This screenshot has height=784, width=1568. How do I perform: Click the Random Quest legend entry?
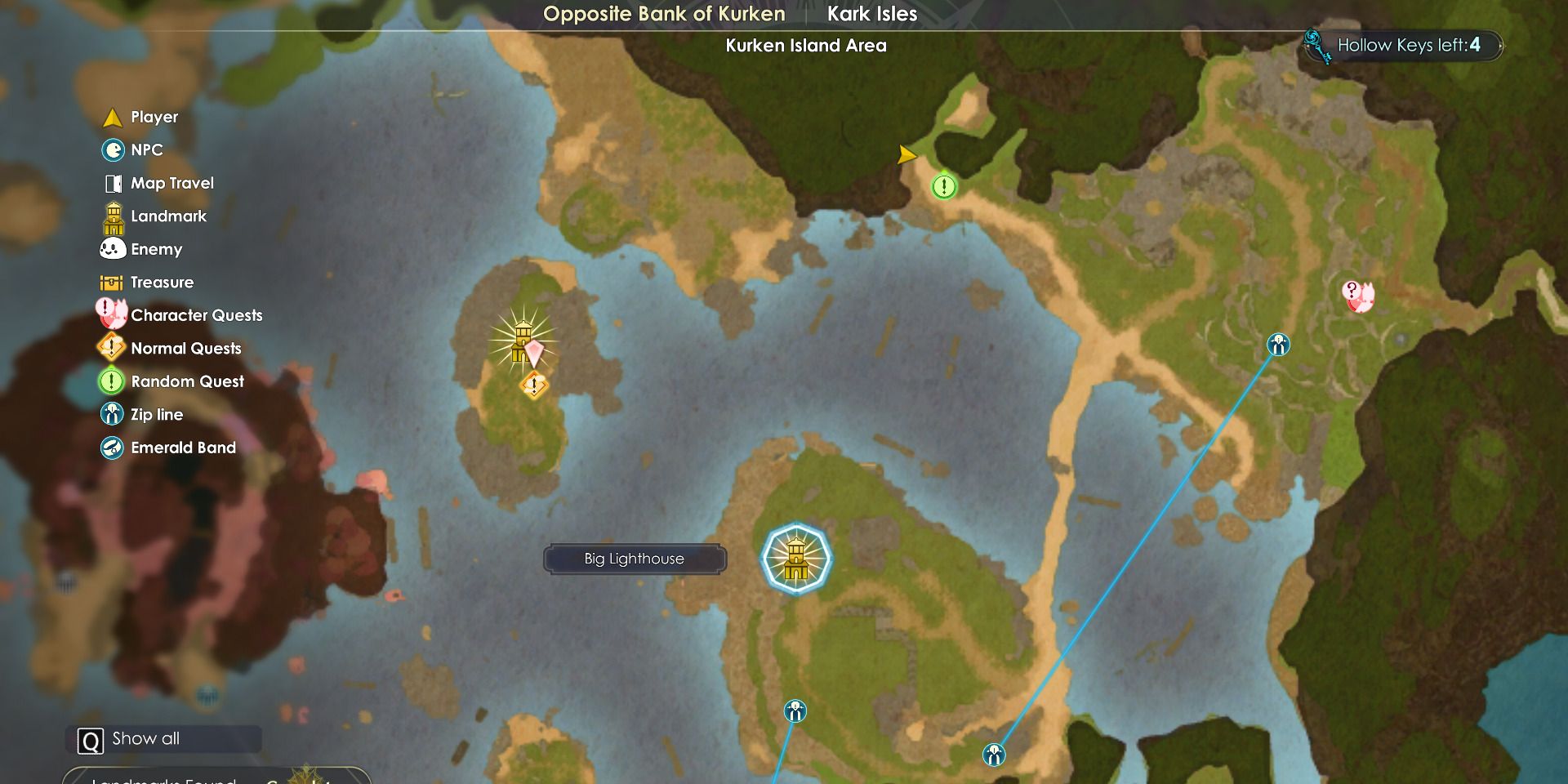click(187, 381)
